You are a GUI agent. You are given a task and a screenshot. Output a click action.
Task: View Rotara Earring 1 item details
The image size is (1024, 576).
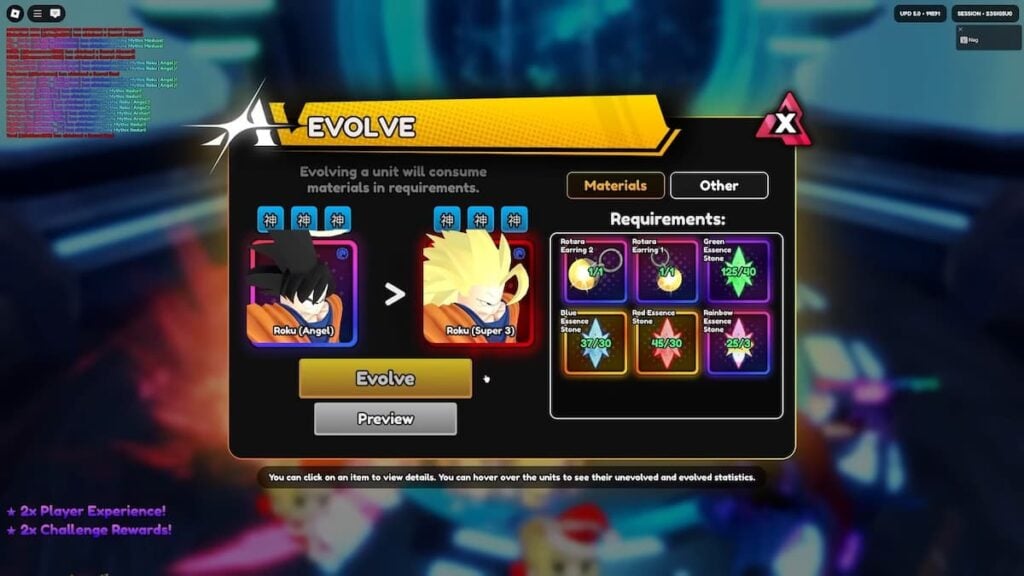(666, 270)
